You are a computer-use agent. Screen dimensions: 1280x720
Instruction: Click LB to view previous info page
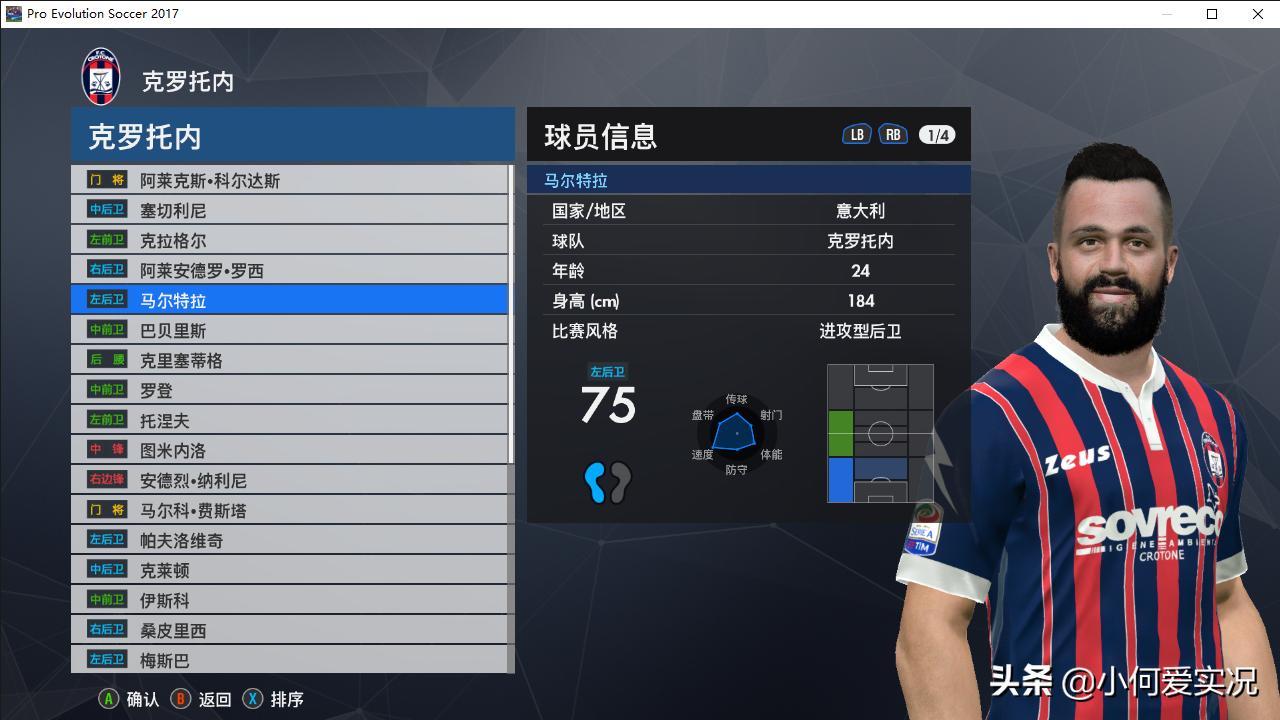[x=856, y=133]
